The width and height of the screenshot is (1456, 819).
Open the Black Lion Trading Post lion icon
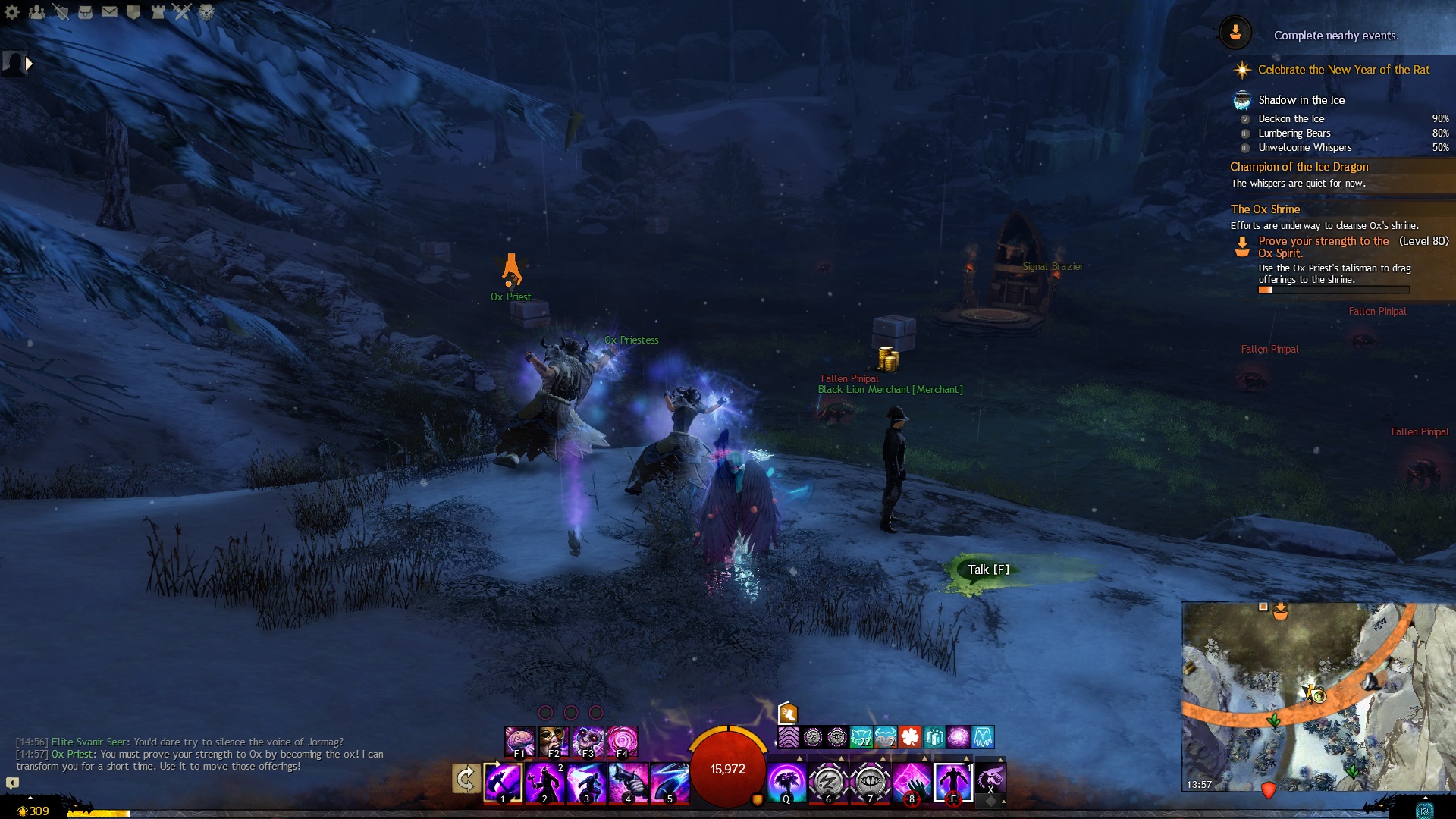tap(206, 12)
